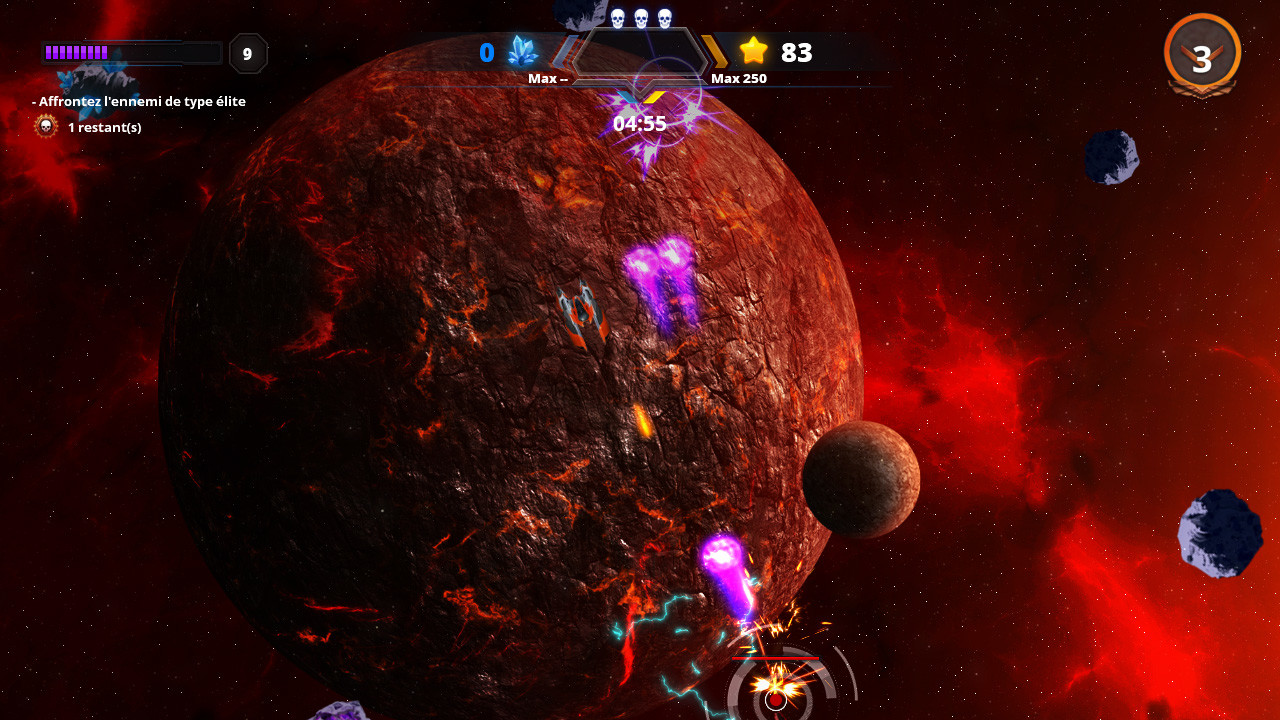Click the elite enemy skull objective icon

point(45,127)
